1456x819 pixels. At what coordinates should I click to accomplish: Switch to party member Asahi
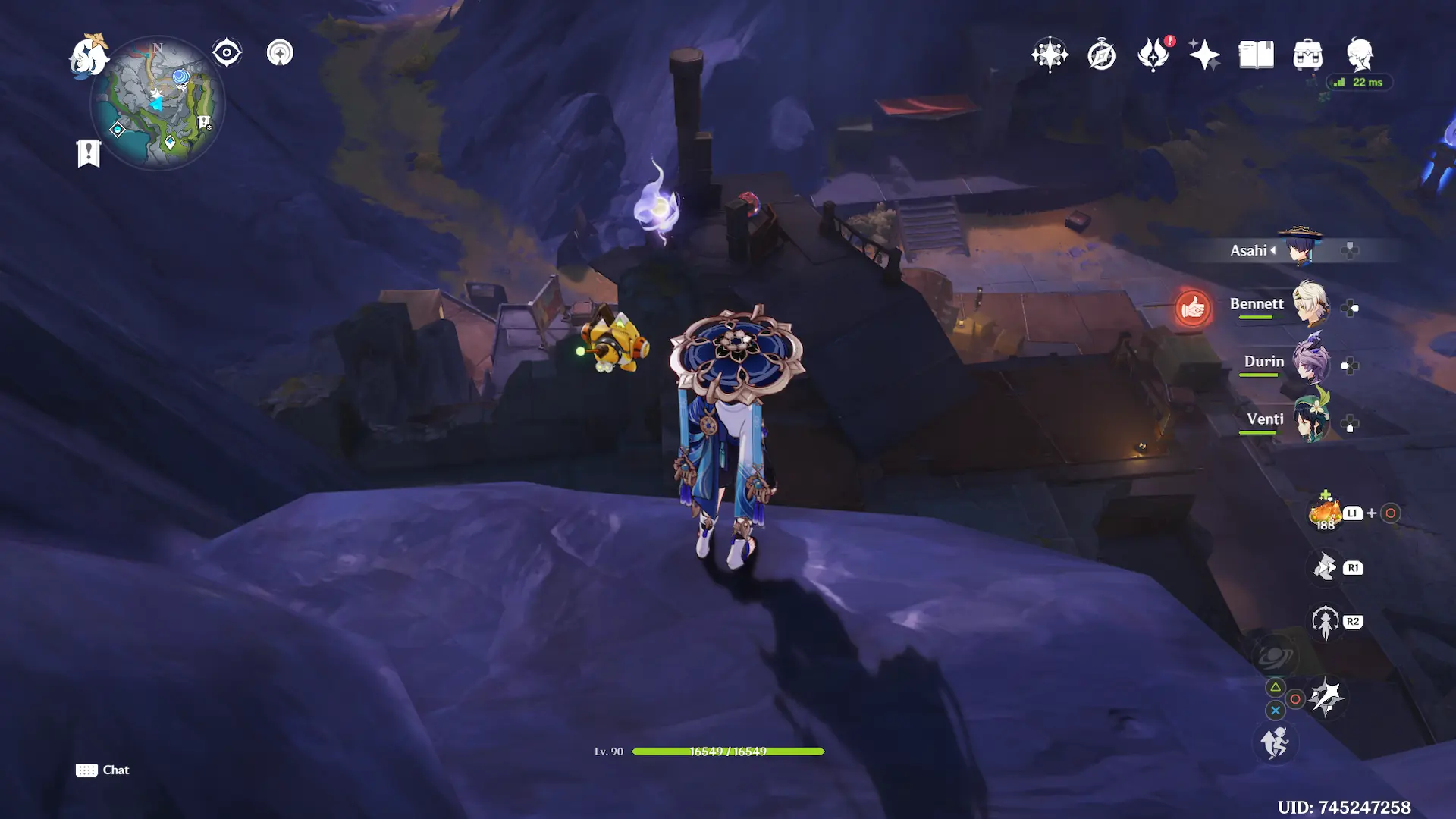(x=1302, y=249)
